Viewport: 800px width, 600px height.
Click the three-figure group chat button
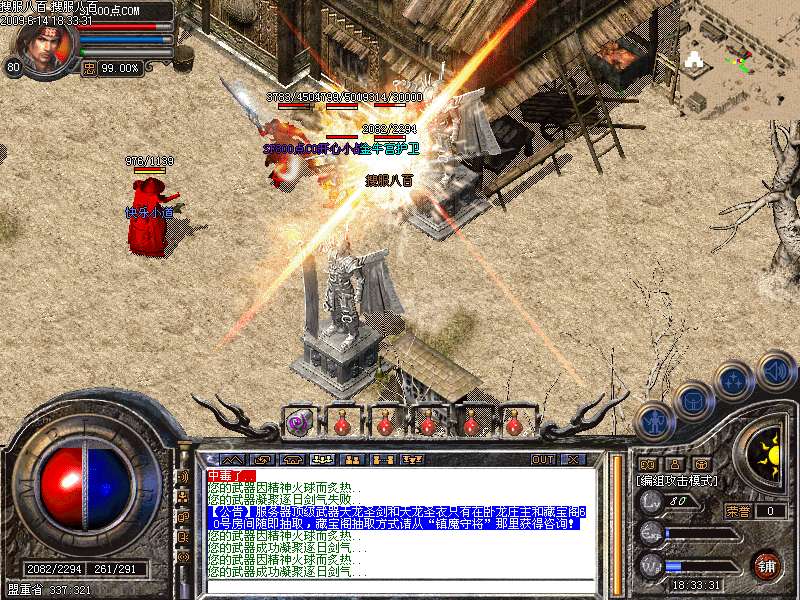(322, 460)
